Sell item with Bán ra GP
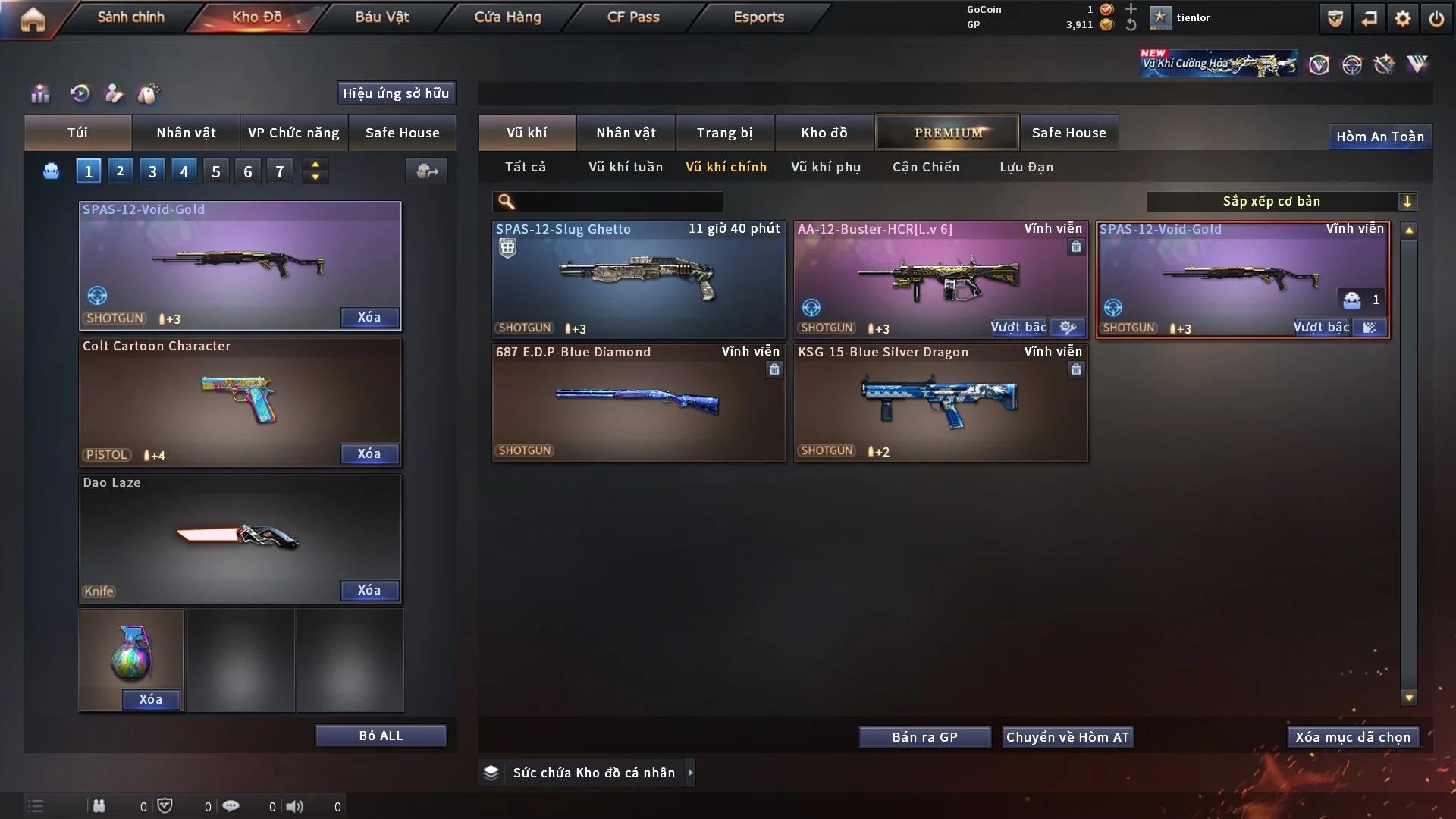1456x819 pixels. click(924, 737)
